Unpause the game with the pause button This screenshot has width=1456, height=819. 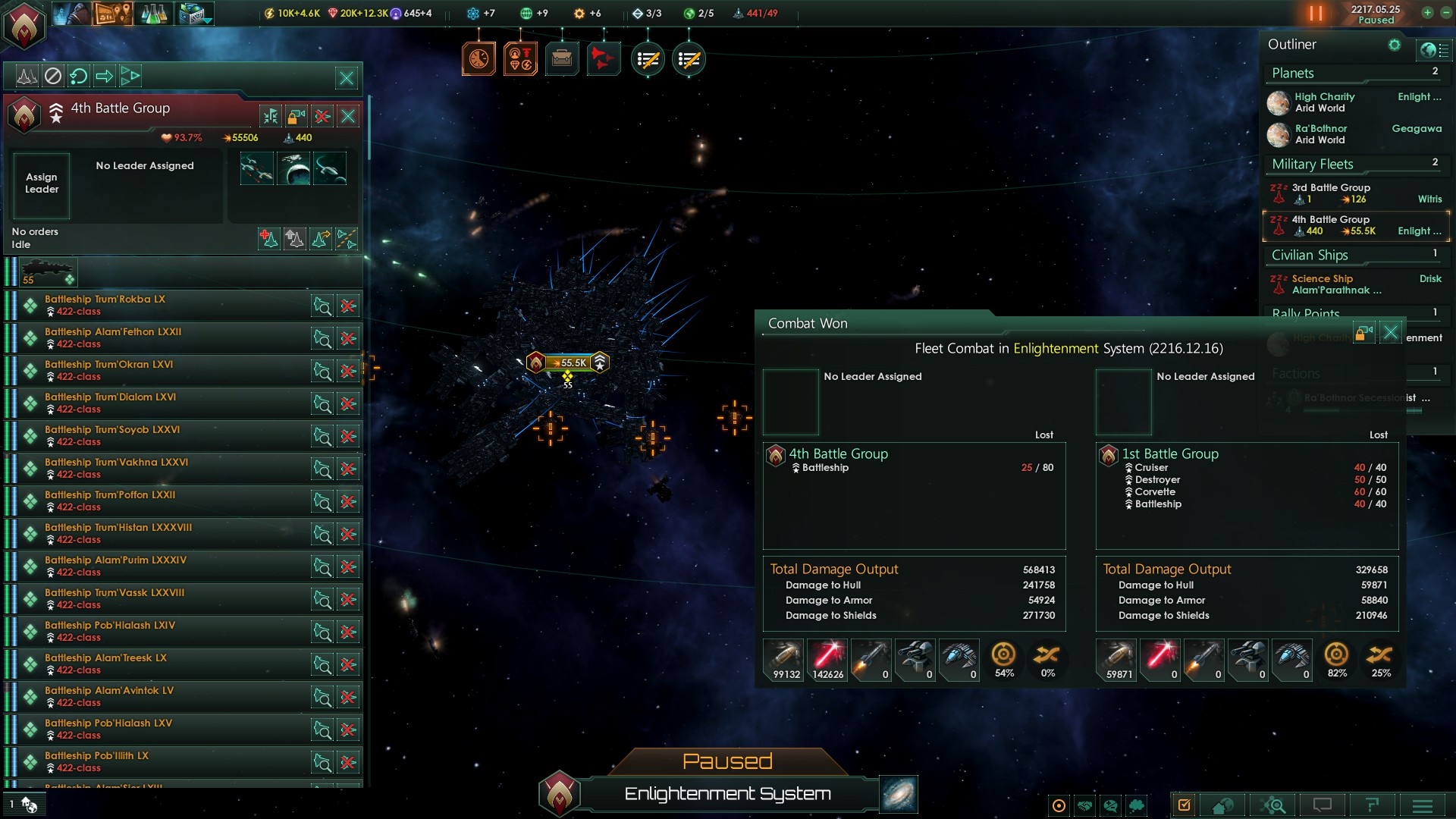[1316, 14]
